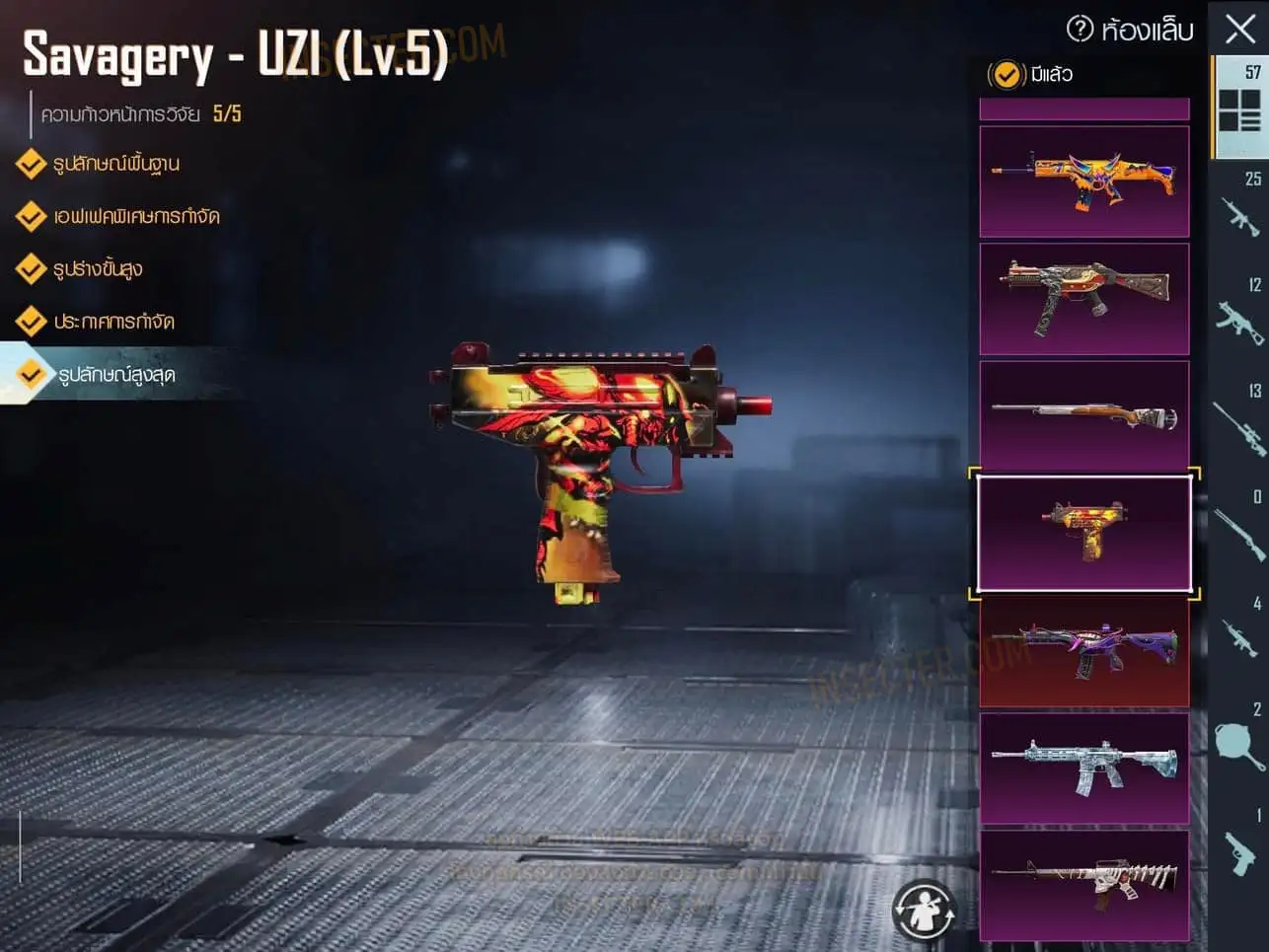
Task: Select the รูปลักษณ์พื้นฐาน upgrade level
Action: [x=116, y=164]
